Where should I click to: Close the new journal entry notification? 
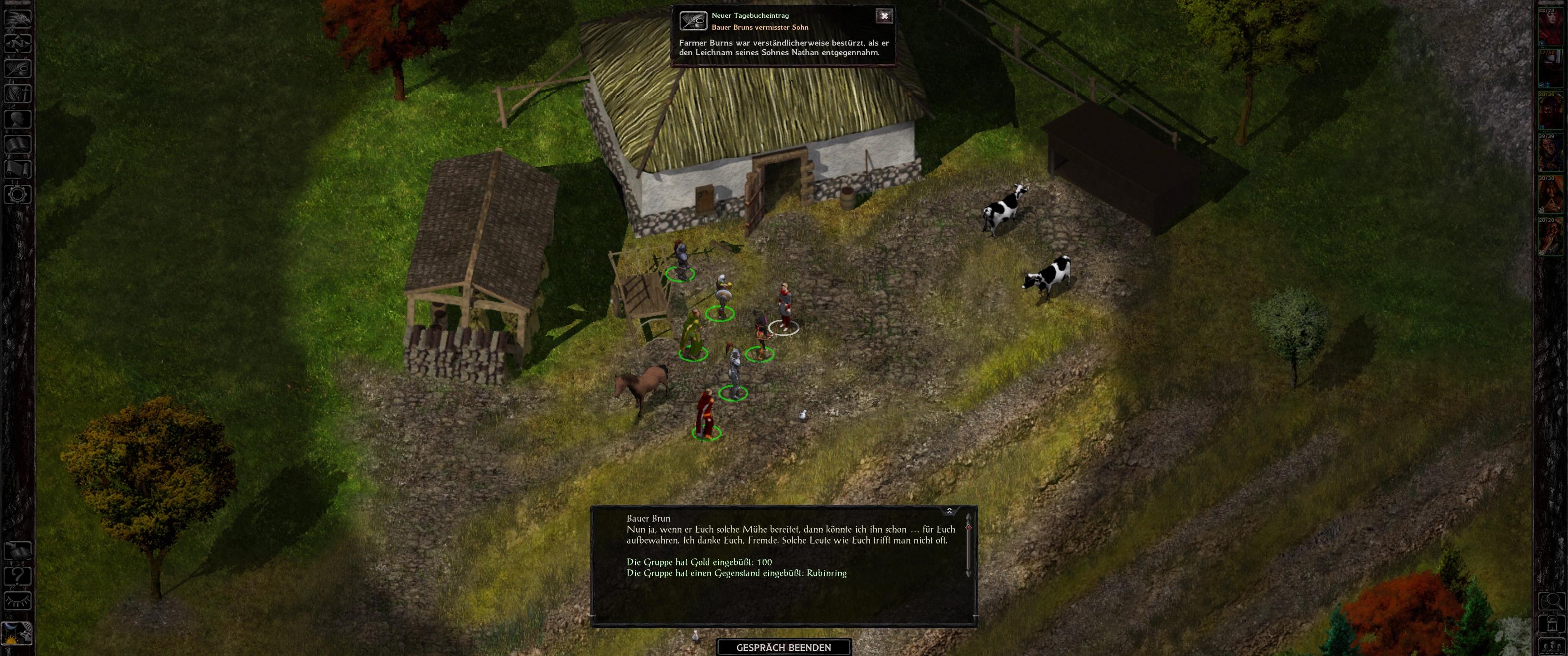tap(884, 16)
